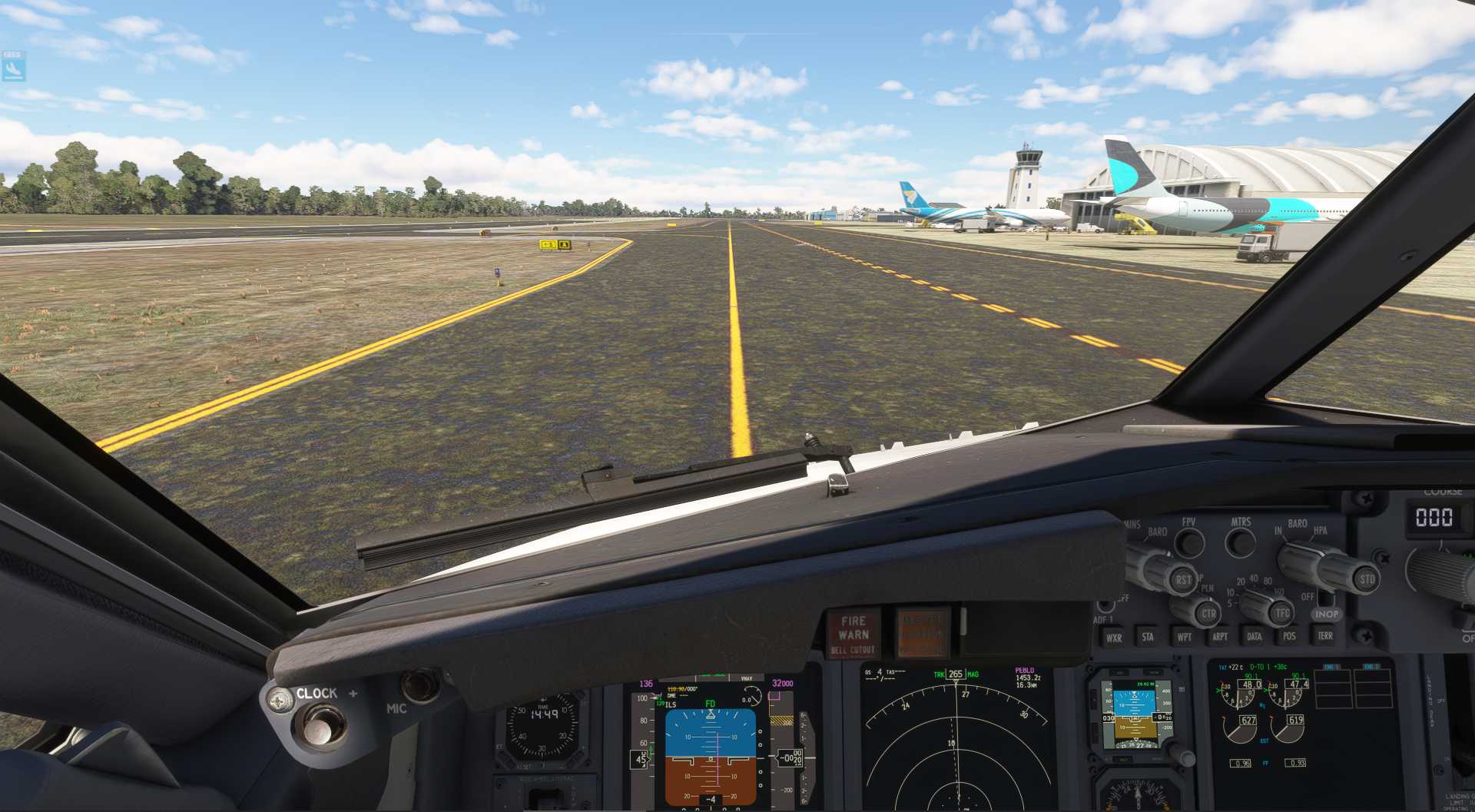Toggle the DATA map button
This screenshot has width=1475, height=812.
[x=1255, y=636]
